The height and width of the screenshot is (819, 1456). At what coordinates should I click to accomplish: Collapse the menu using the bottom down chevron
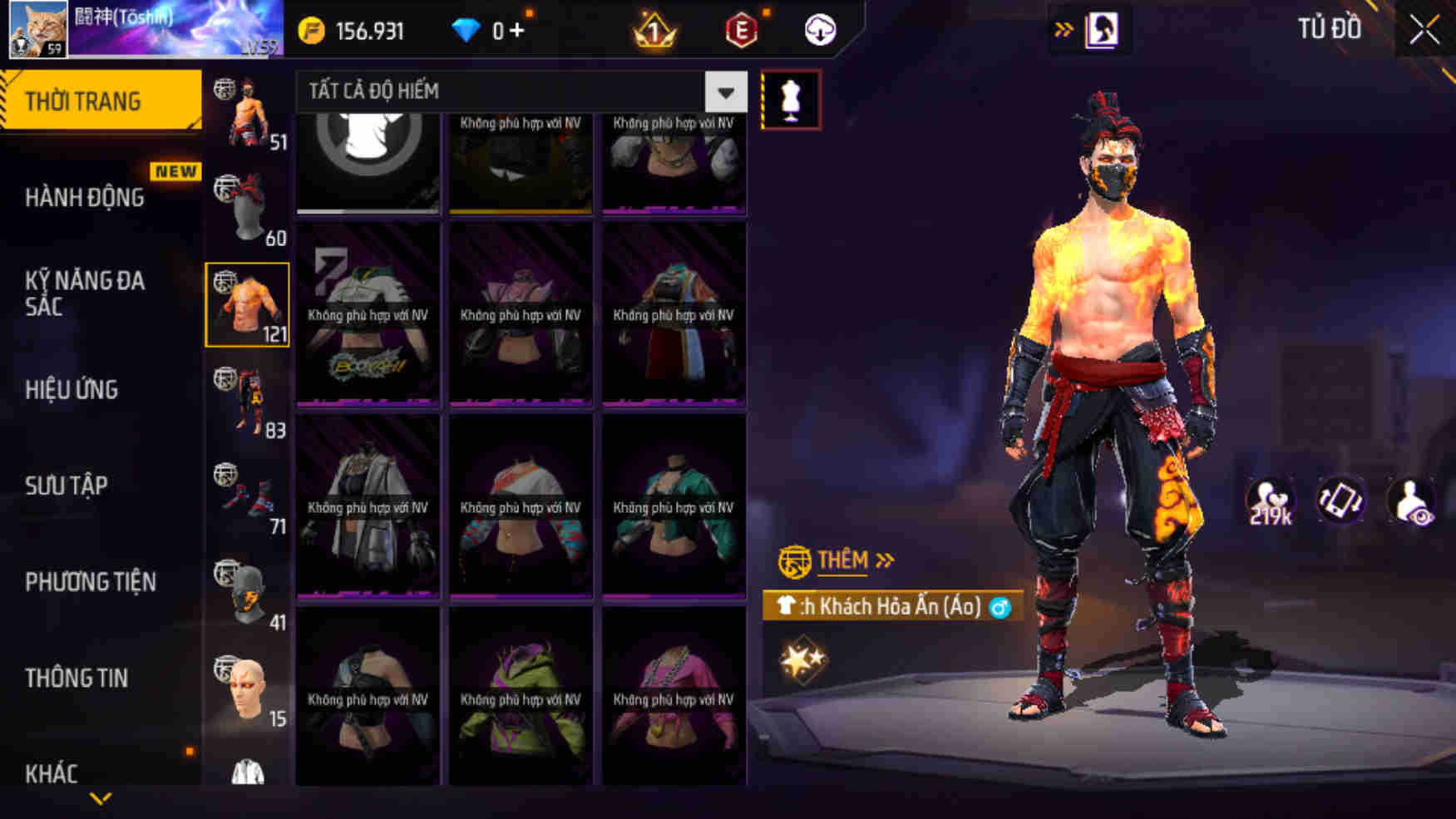pos(100,797)
